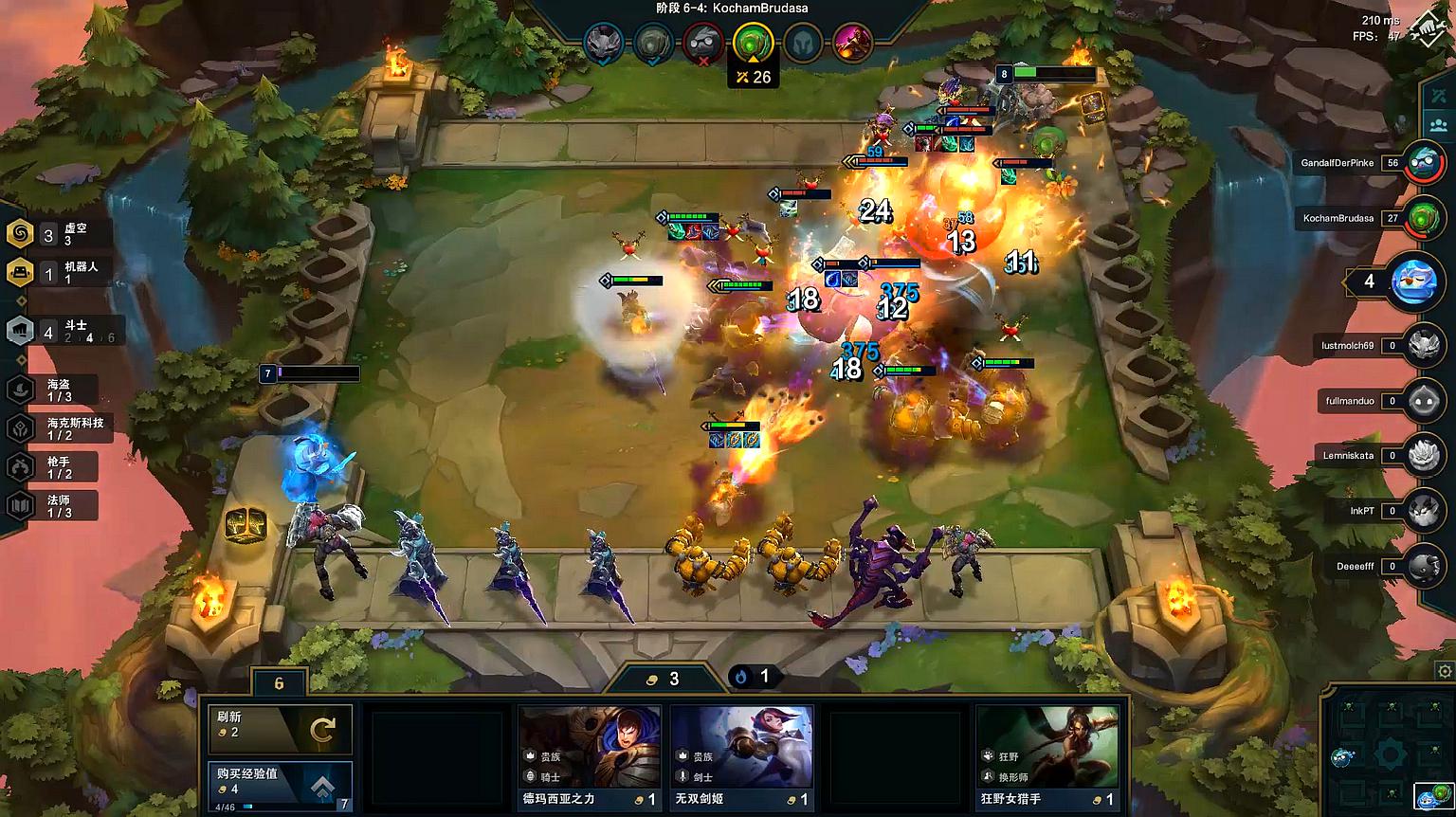Show the 机器人 trait details
Viewport: 1456px width, 817px height.
coord(59,273)
